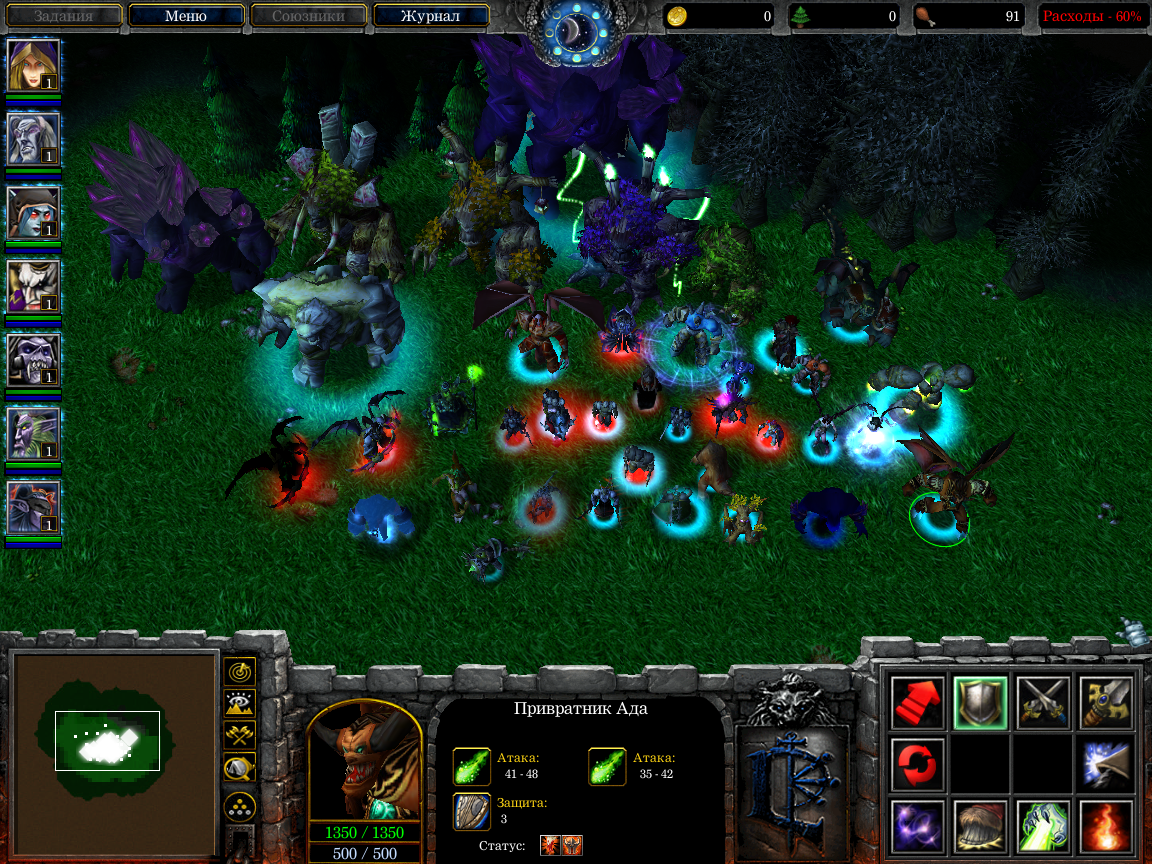The width and height of the screenshot is (1152, 864).
Task: Select the skull-faced undead hero portrait
Action: [x=34, y=360]
